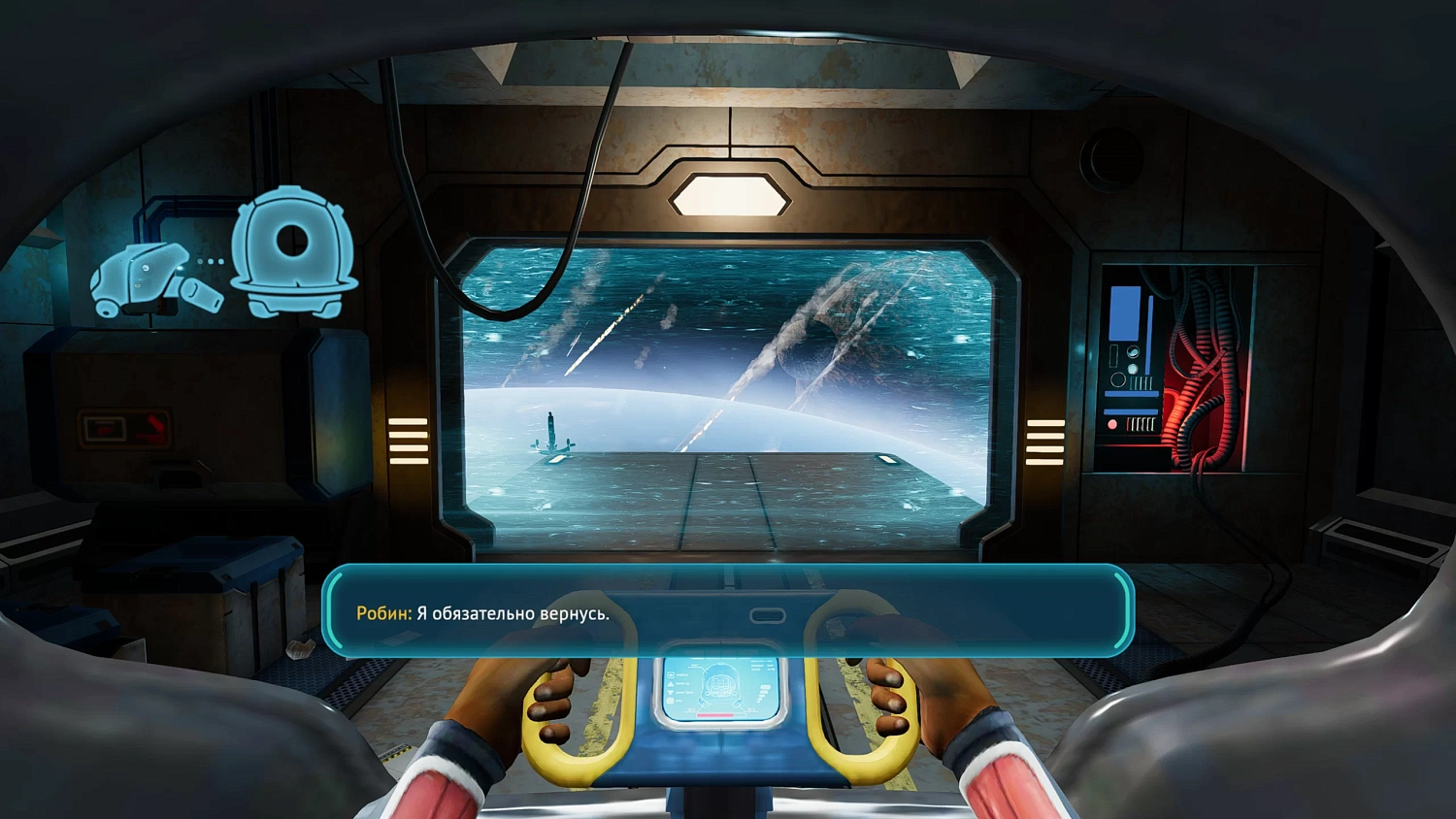Open the blue display screen on the right panel

tap(1124, 312)
